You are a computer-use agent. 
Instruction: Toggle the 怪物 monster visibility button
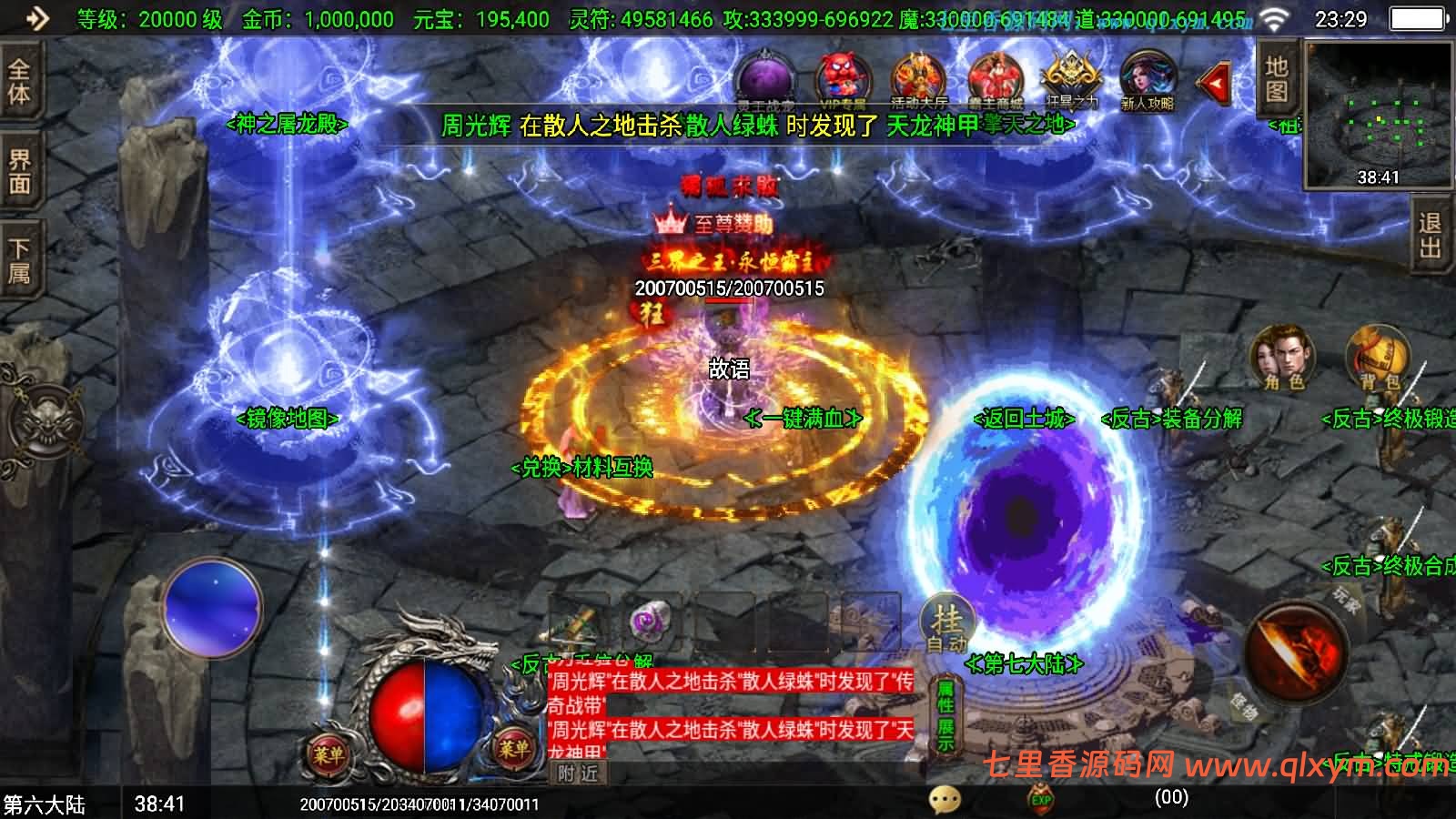1245,708
